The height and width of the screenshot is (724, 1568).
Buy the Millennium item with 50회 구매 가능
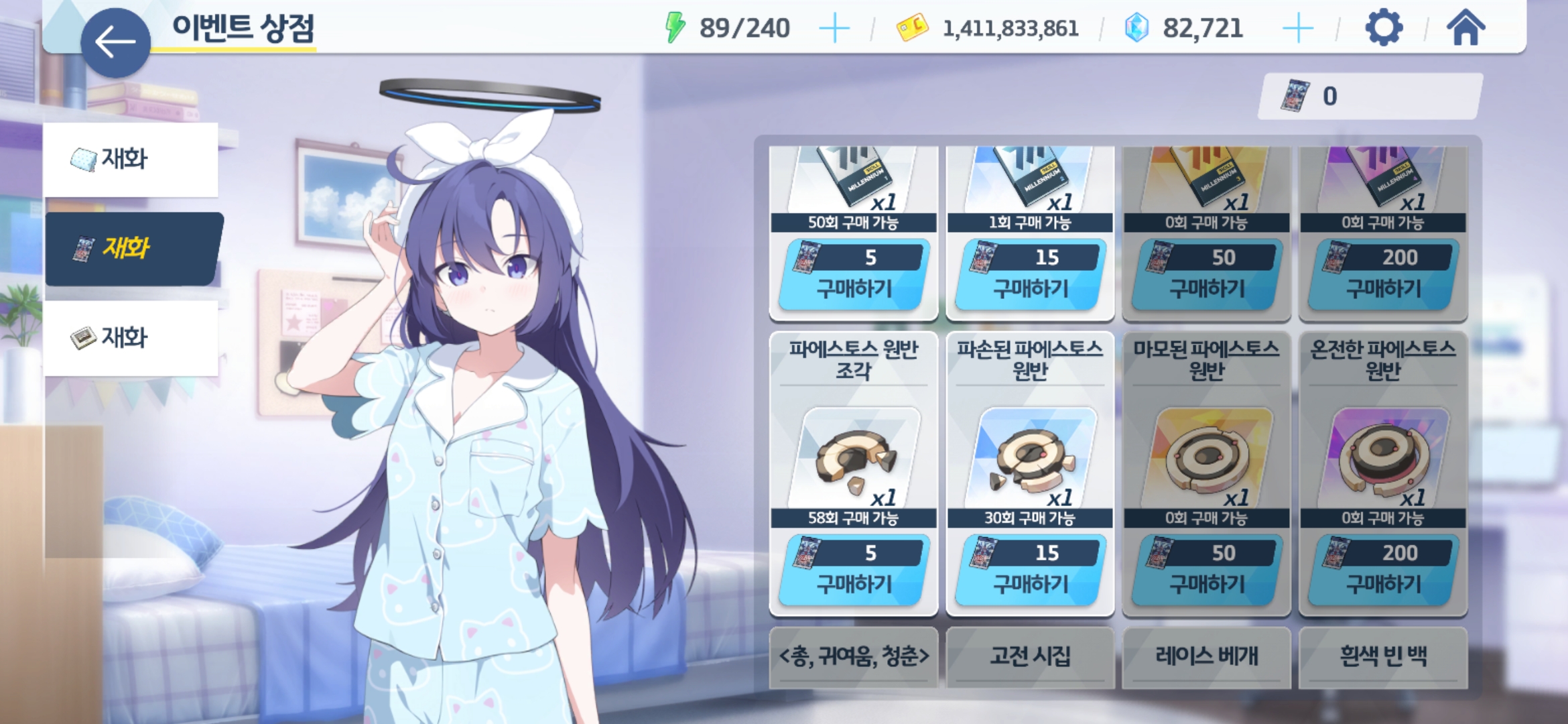pos(853,275)
